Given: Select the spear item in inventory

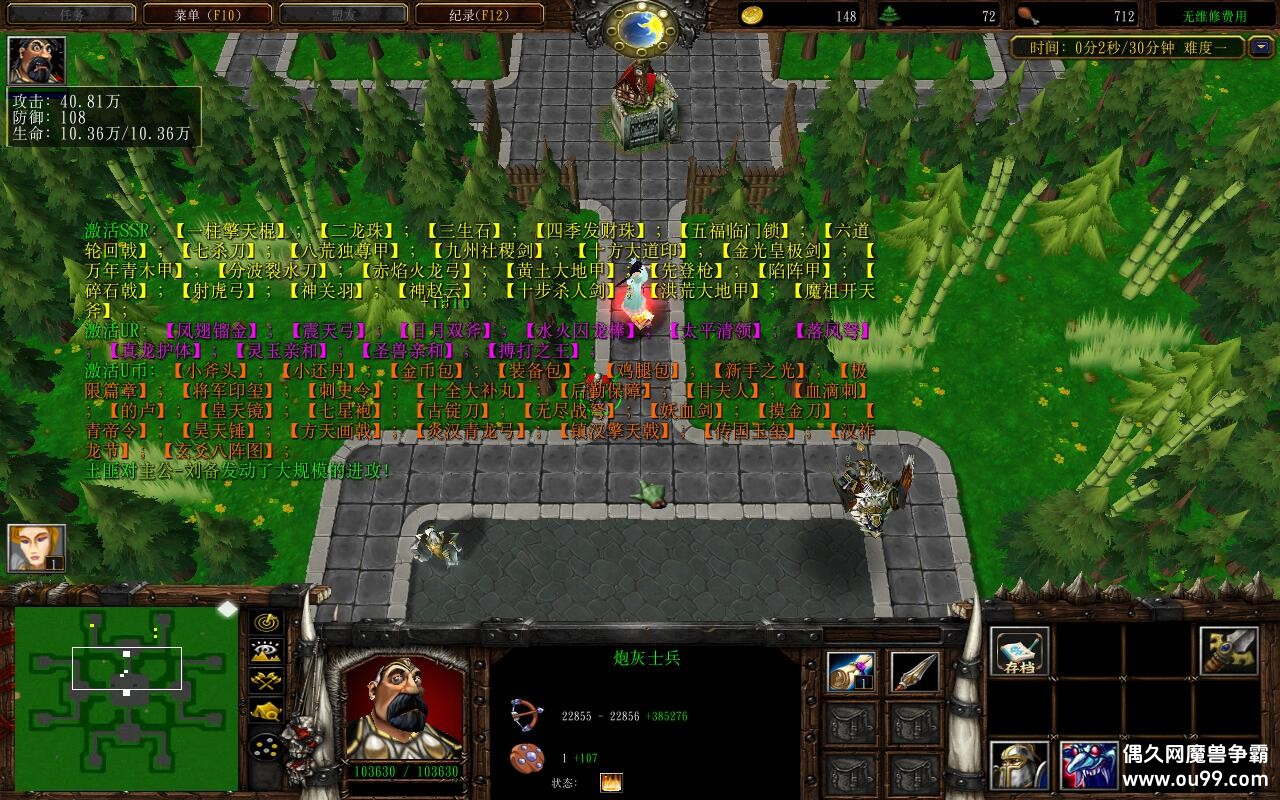Looking at the screenshot, I should (x=914, y=673).
